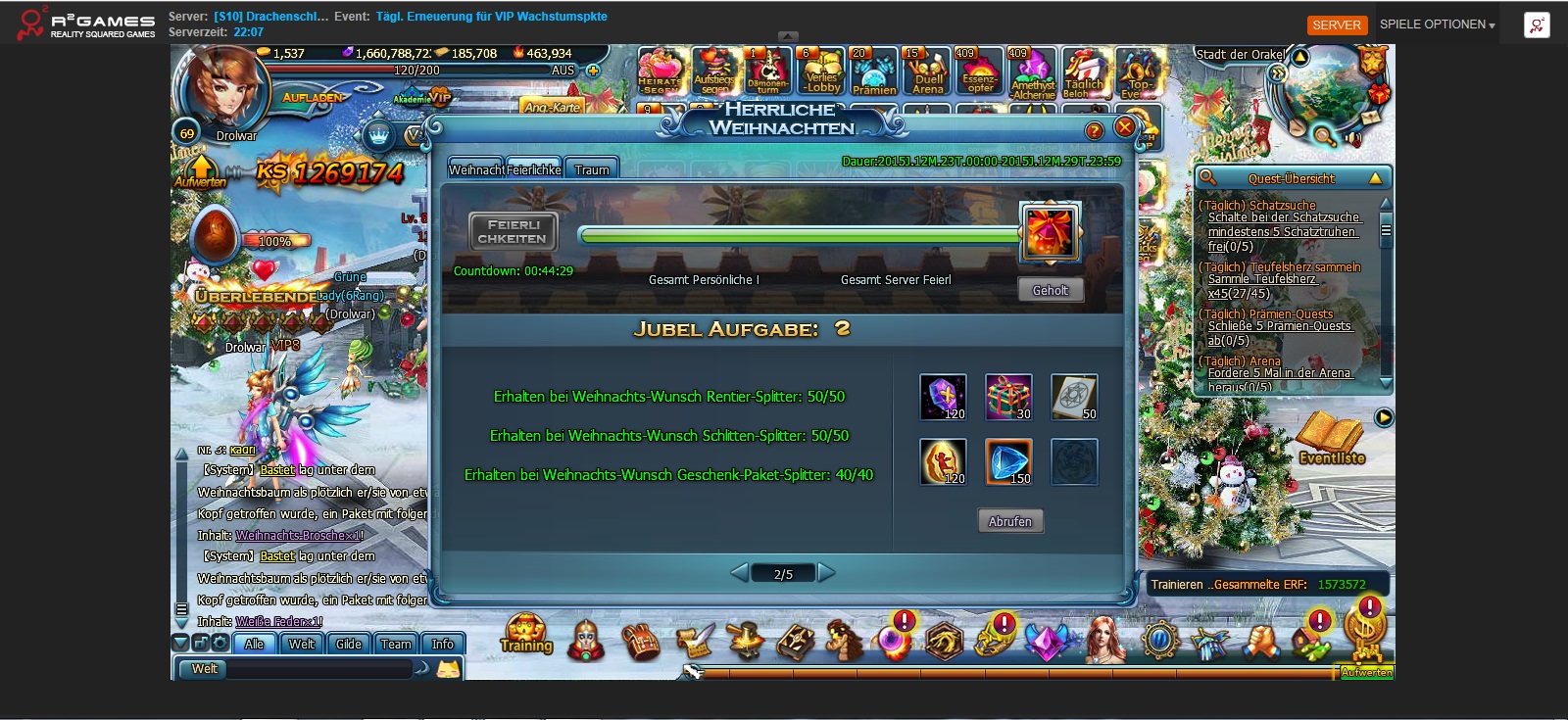Viewport: 1568px width, 720px height.
Task: Open the Feierlichkeiten button
Action: tap(513, 232)
